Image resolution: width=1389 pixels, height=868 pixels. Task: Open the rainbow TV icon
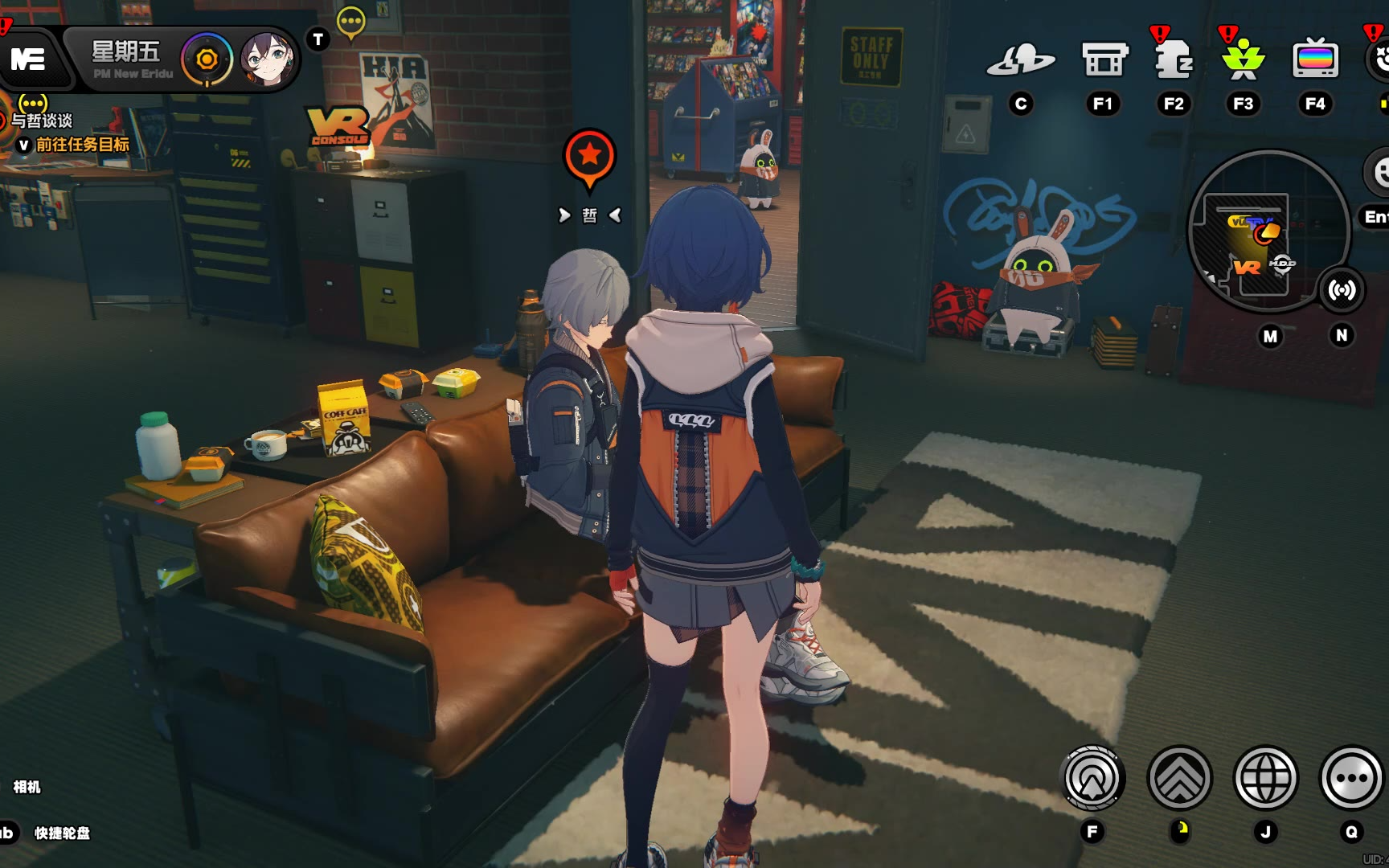[x=1315, y=60]
